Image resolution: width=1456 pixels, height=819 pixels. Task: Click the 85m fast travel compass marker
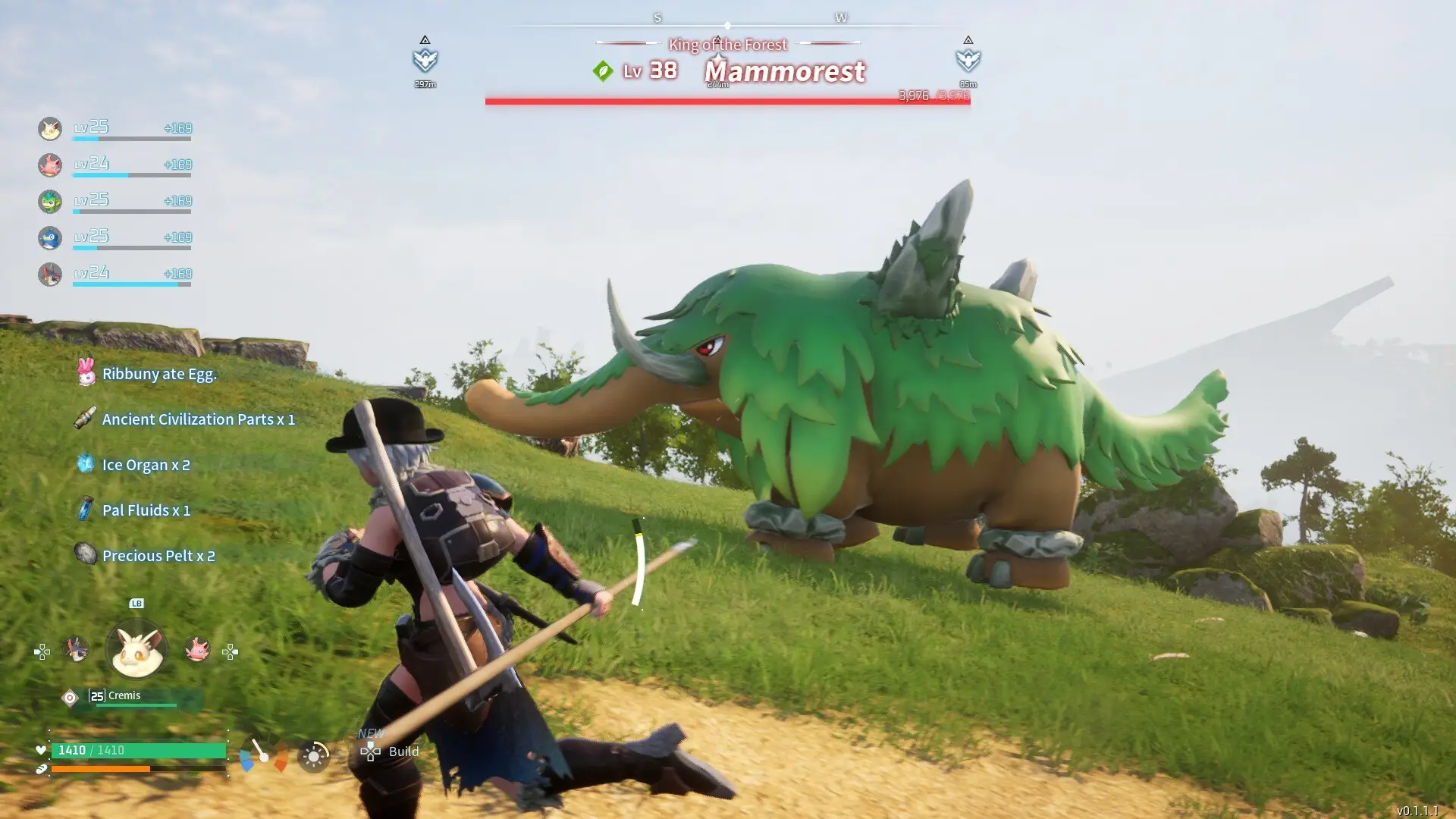pos(968,58)
